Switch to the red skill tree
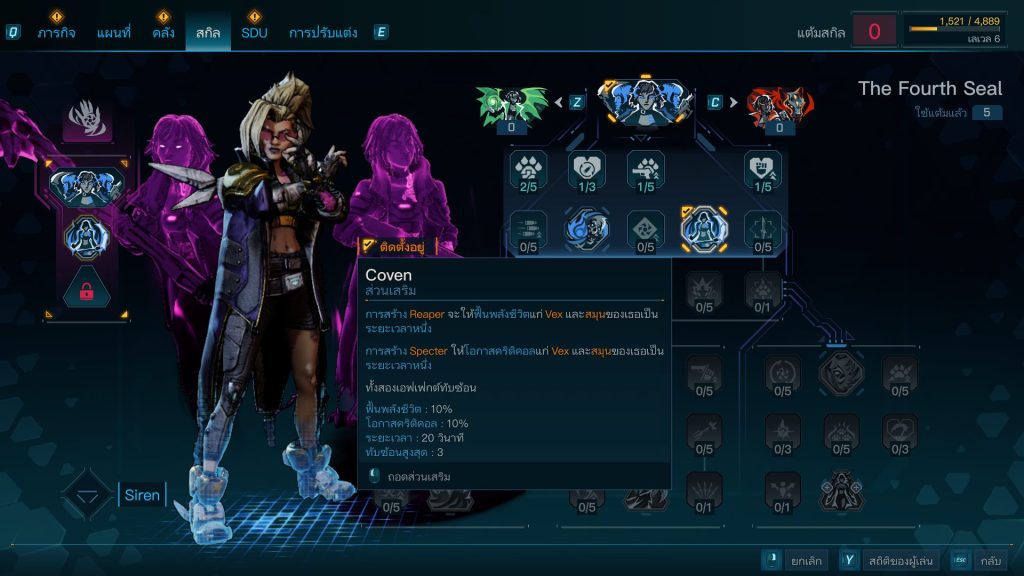Viewport: 1024px width, 576px height. pos(779,104)
